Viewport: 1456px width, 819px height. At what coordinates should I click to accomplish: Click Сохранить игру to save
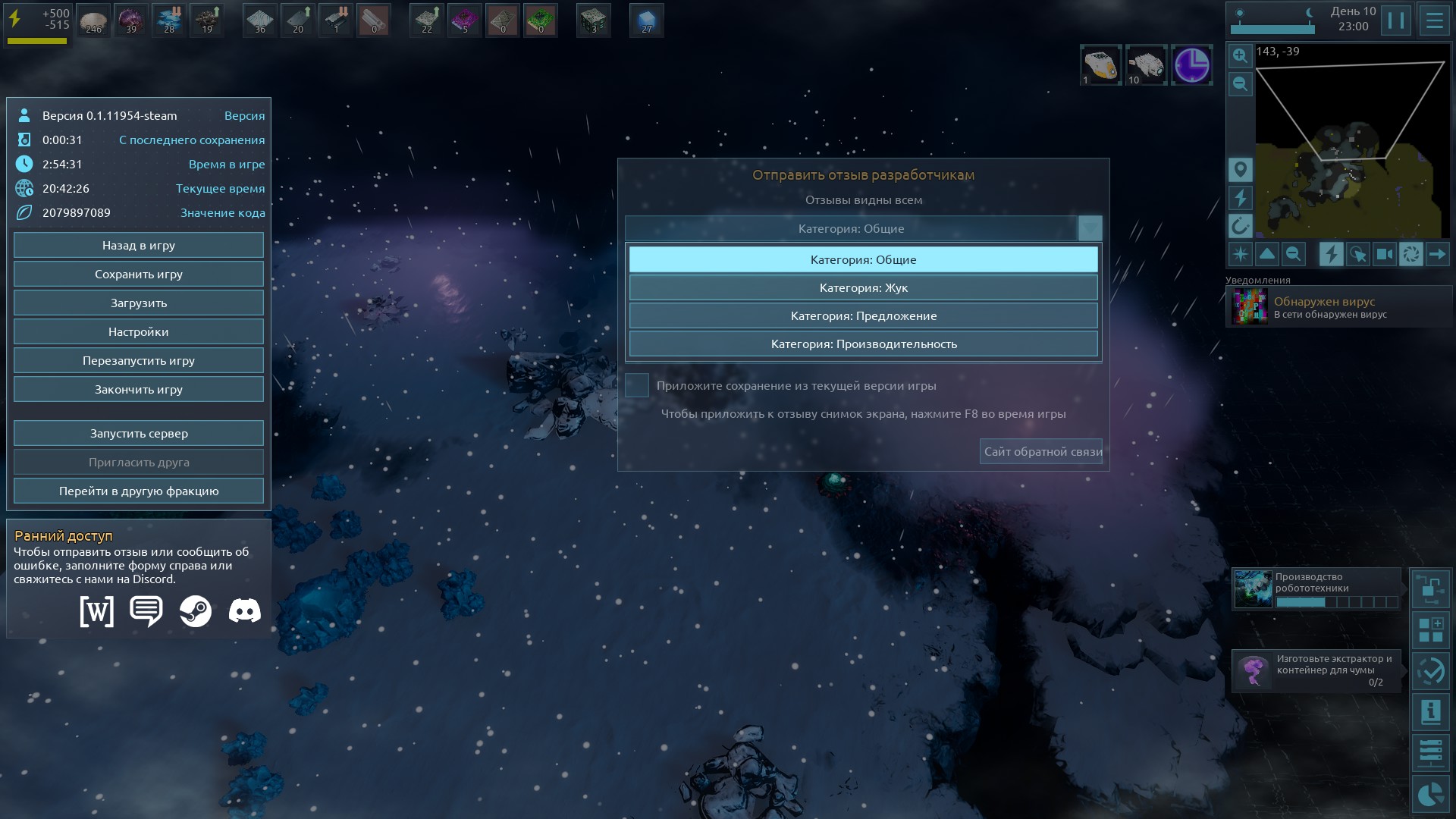click(139, 275)
